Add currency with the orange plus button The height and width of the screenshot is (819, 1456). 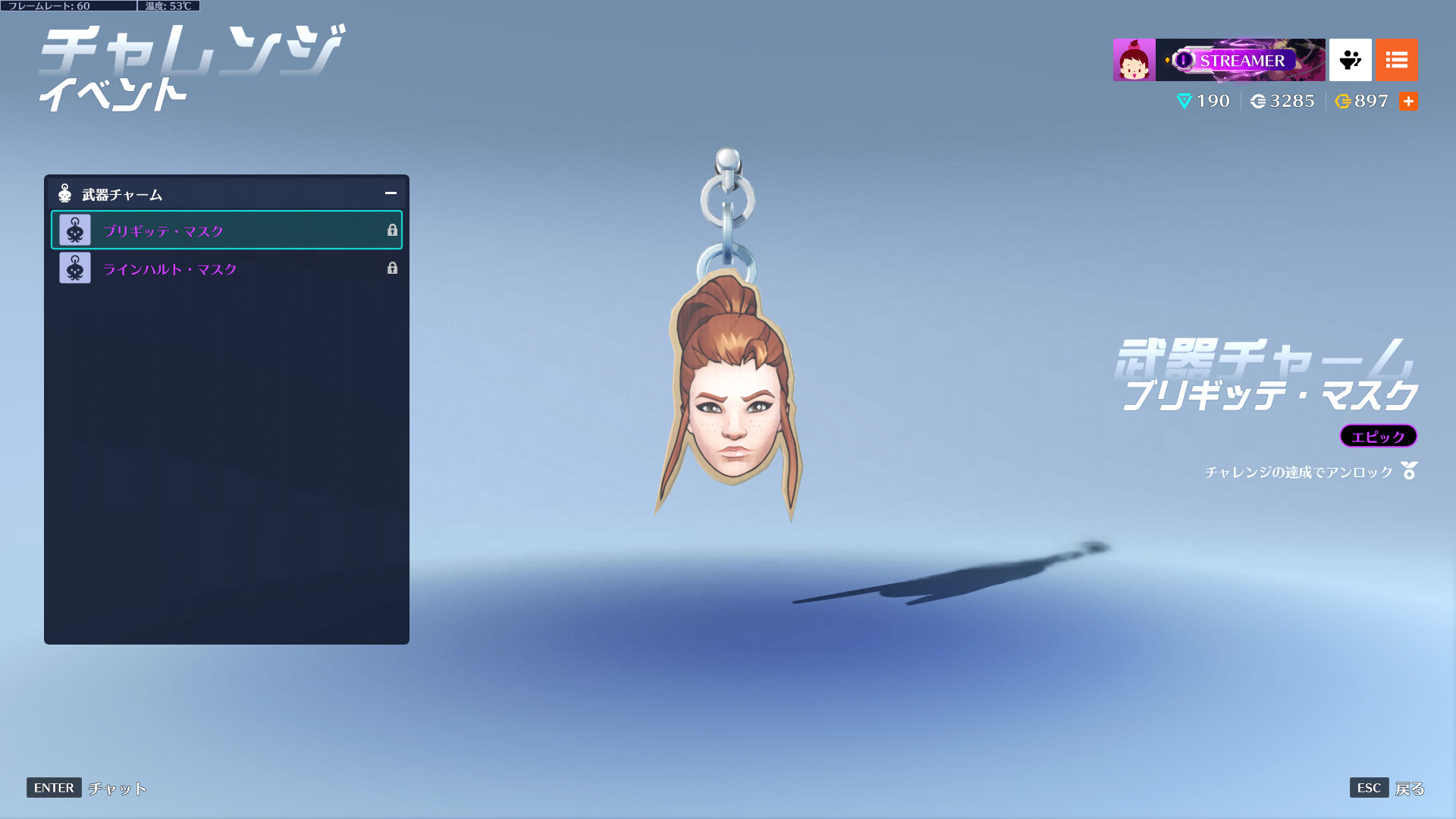pyautogui.click(x=1408, y=101)
